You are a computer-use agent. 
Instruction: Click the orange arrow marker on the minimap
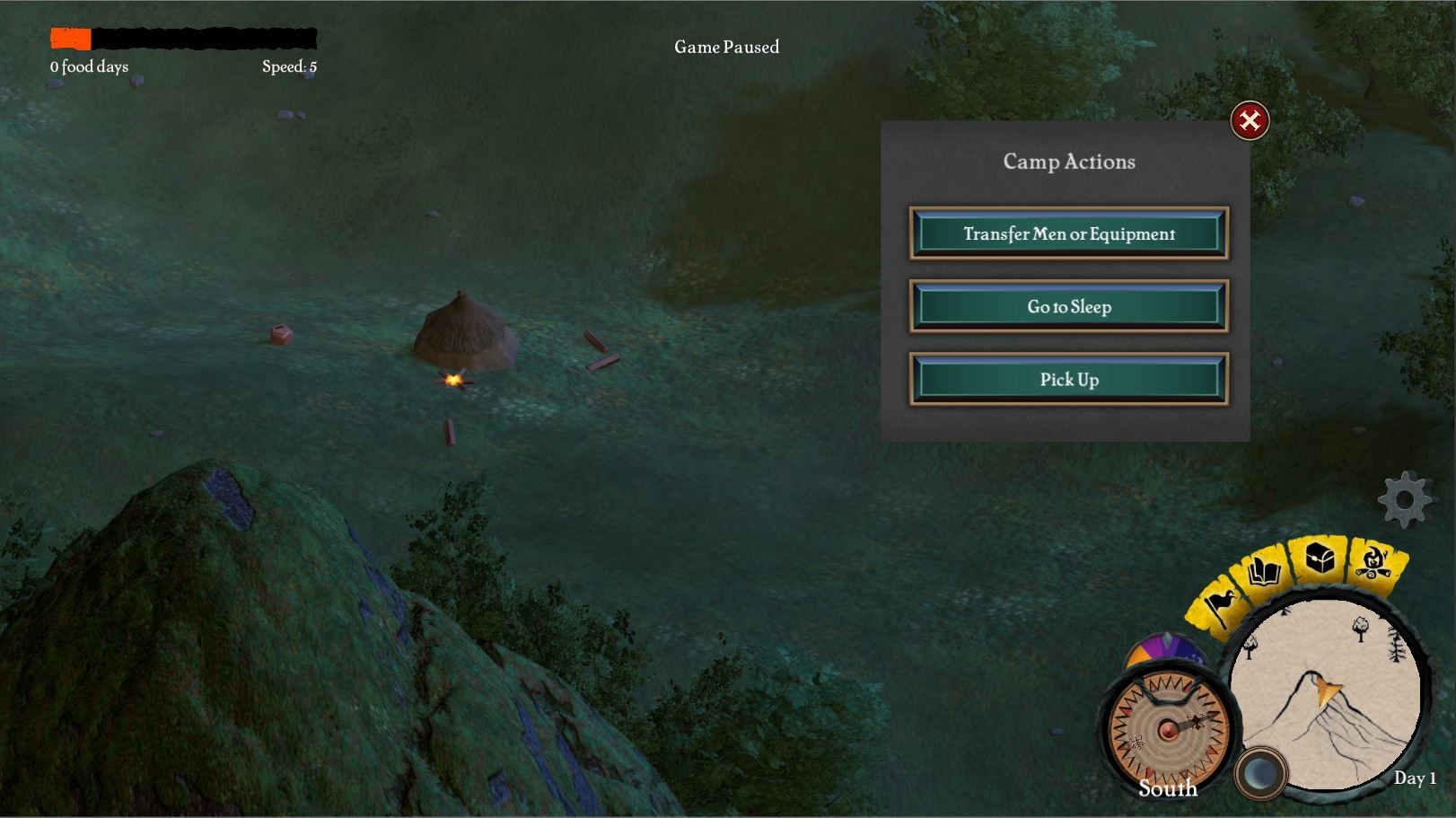coord(1326,693)
